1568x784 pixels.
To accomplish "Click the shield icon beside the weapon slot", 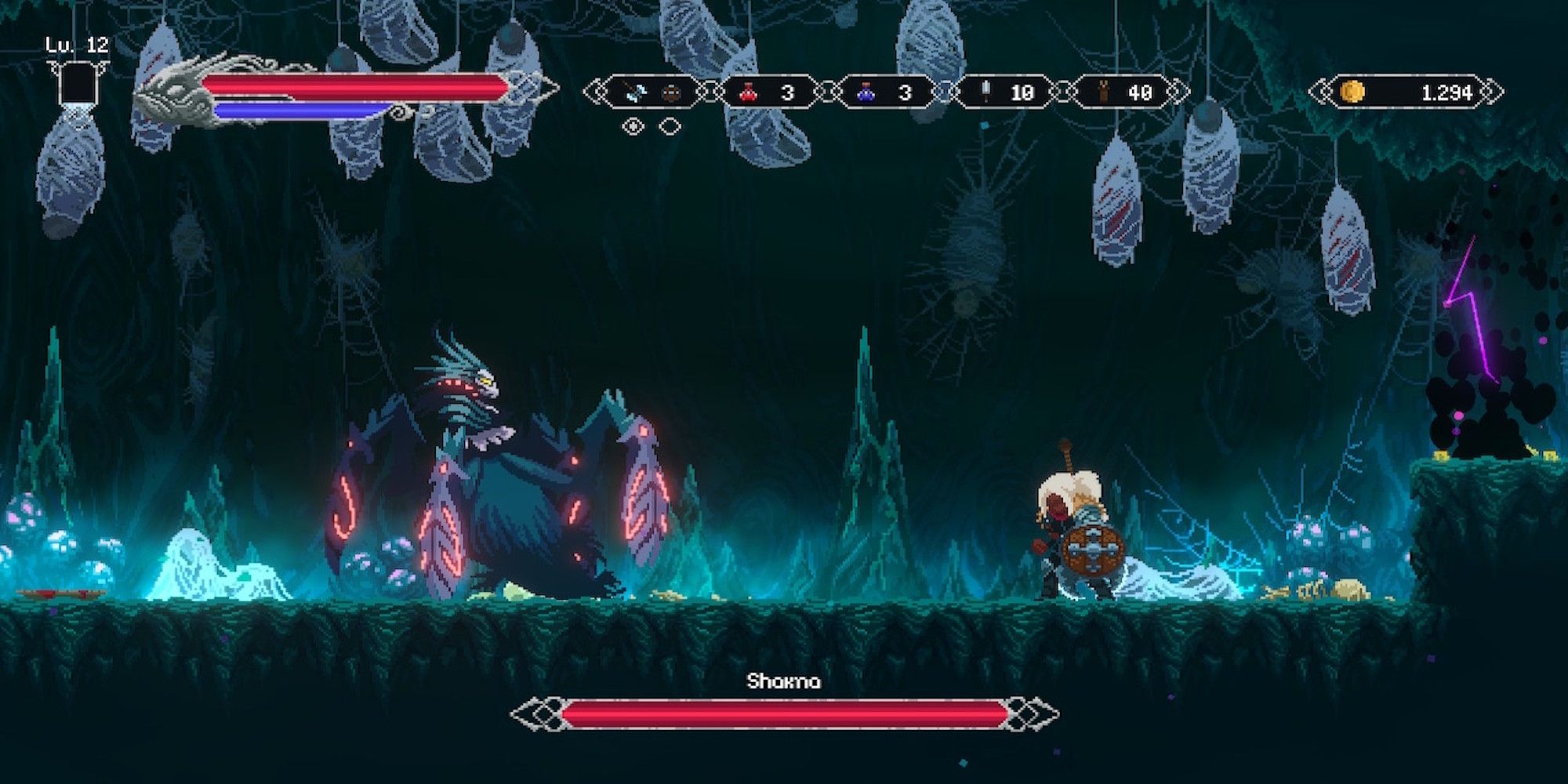I will pyautogui.click(x=672, y=93).
